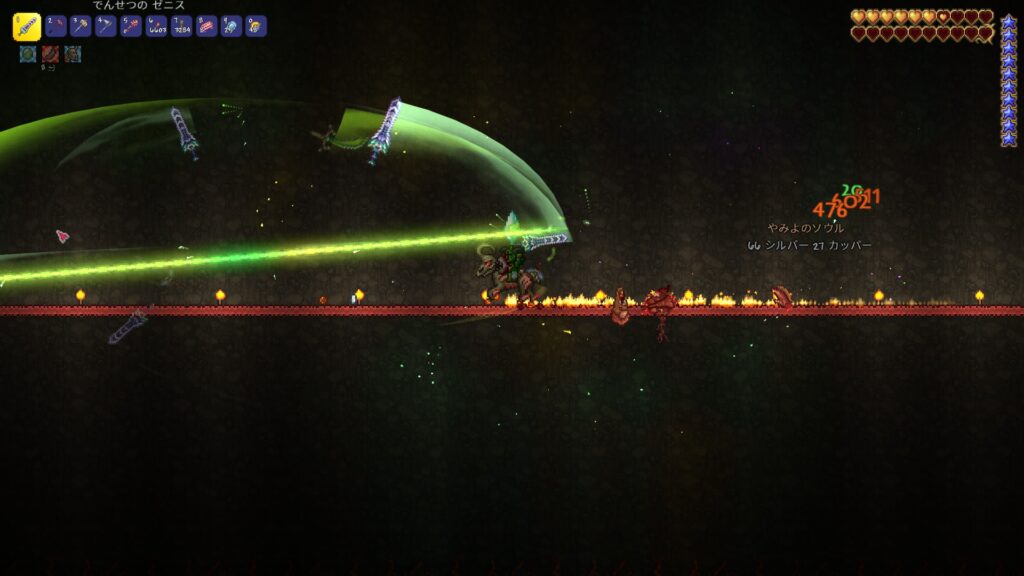The width and height of the screenshot is (1024, 576).
Task: Click the red buff icon
Action: 50,54
